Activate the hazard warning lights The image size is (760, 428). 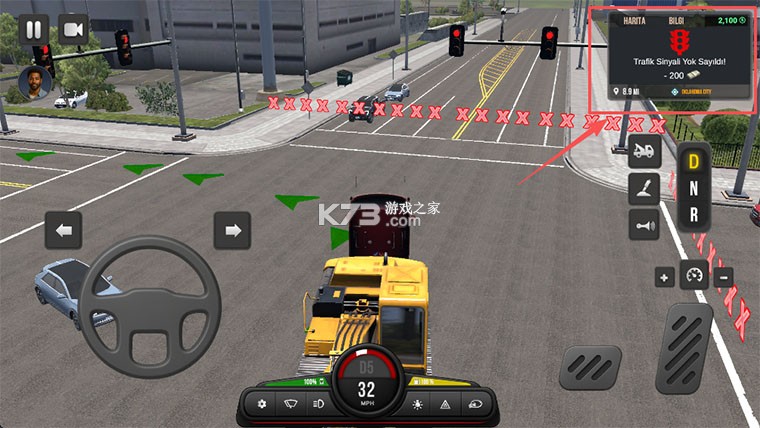coord(444,404)
